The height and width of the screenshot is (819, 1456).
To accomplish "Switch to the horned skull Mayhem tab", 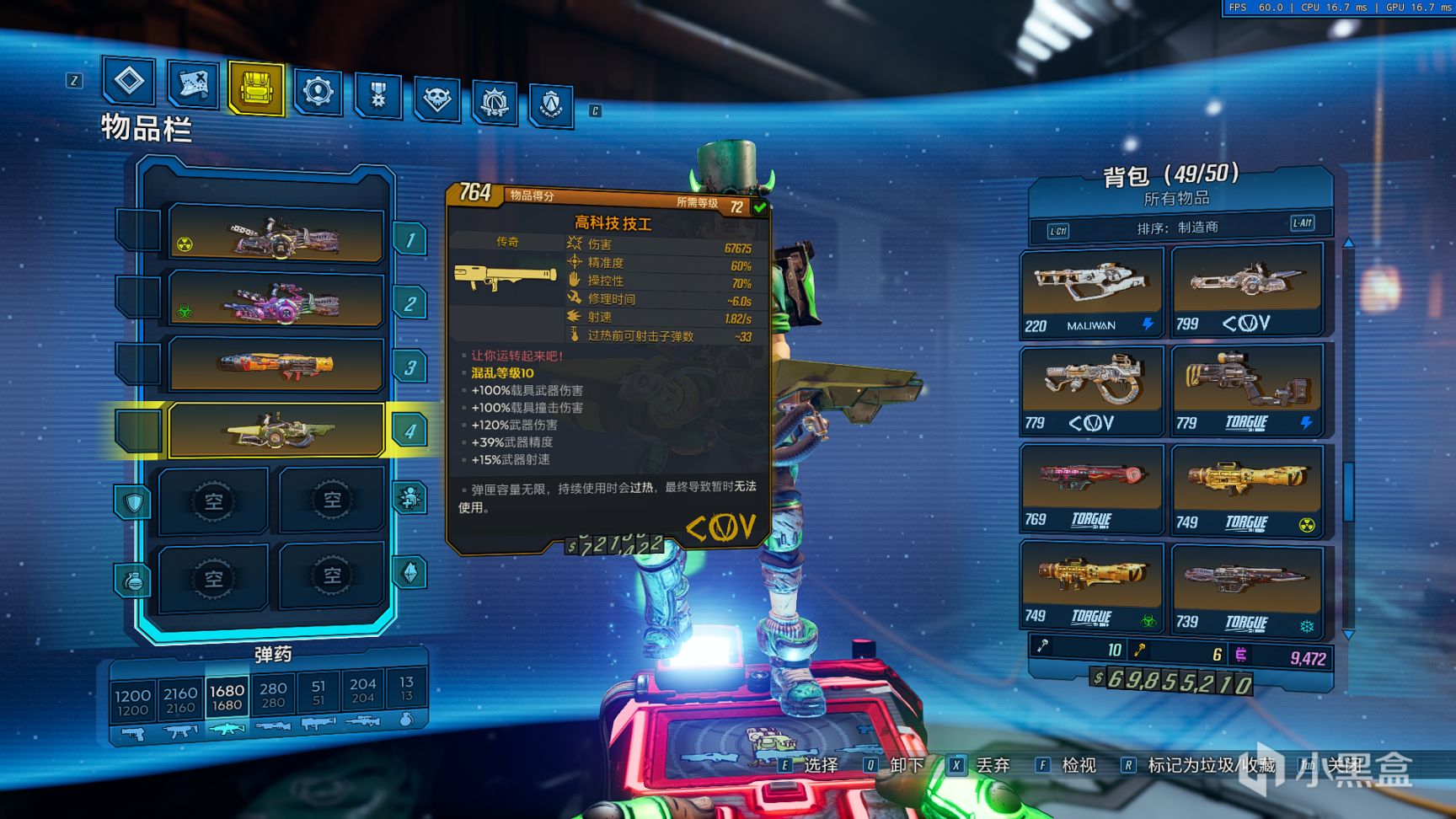I will 436,99.
